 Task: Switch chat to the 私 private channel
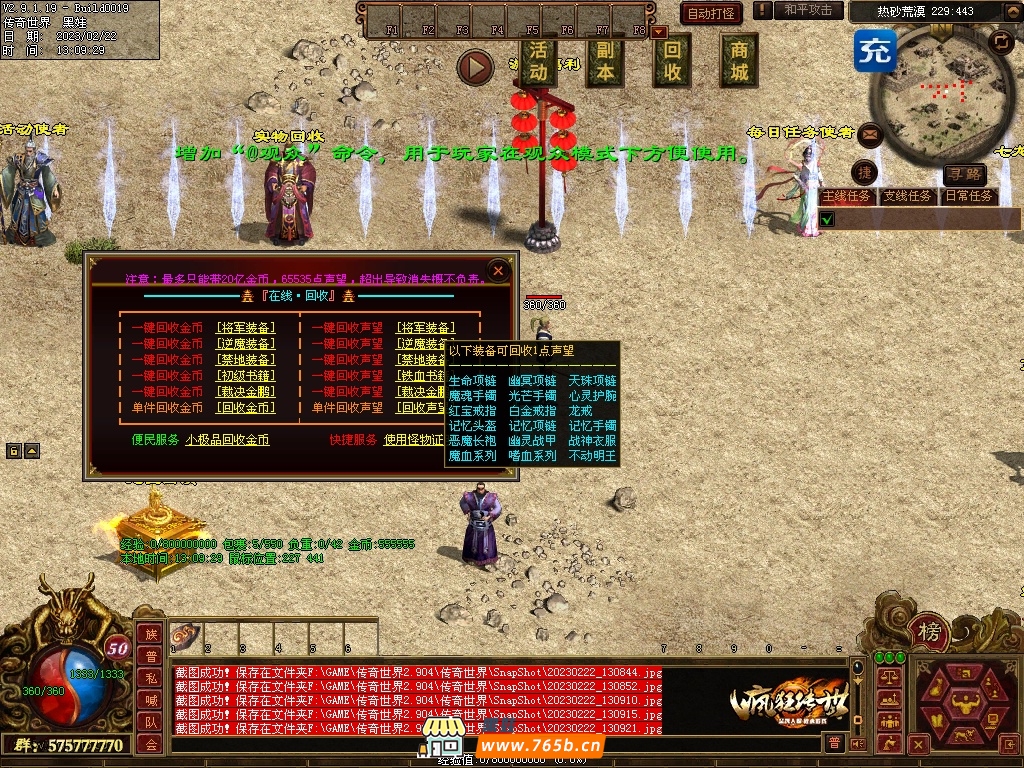click(x=150, y=677)
